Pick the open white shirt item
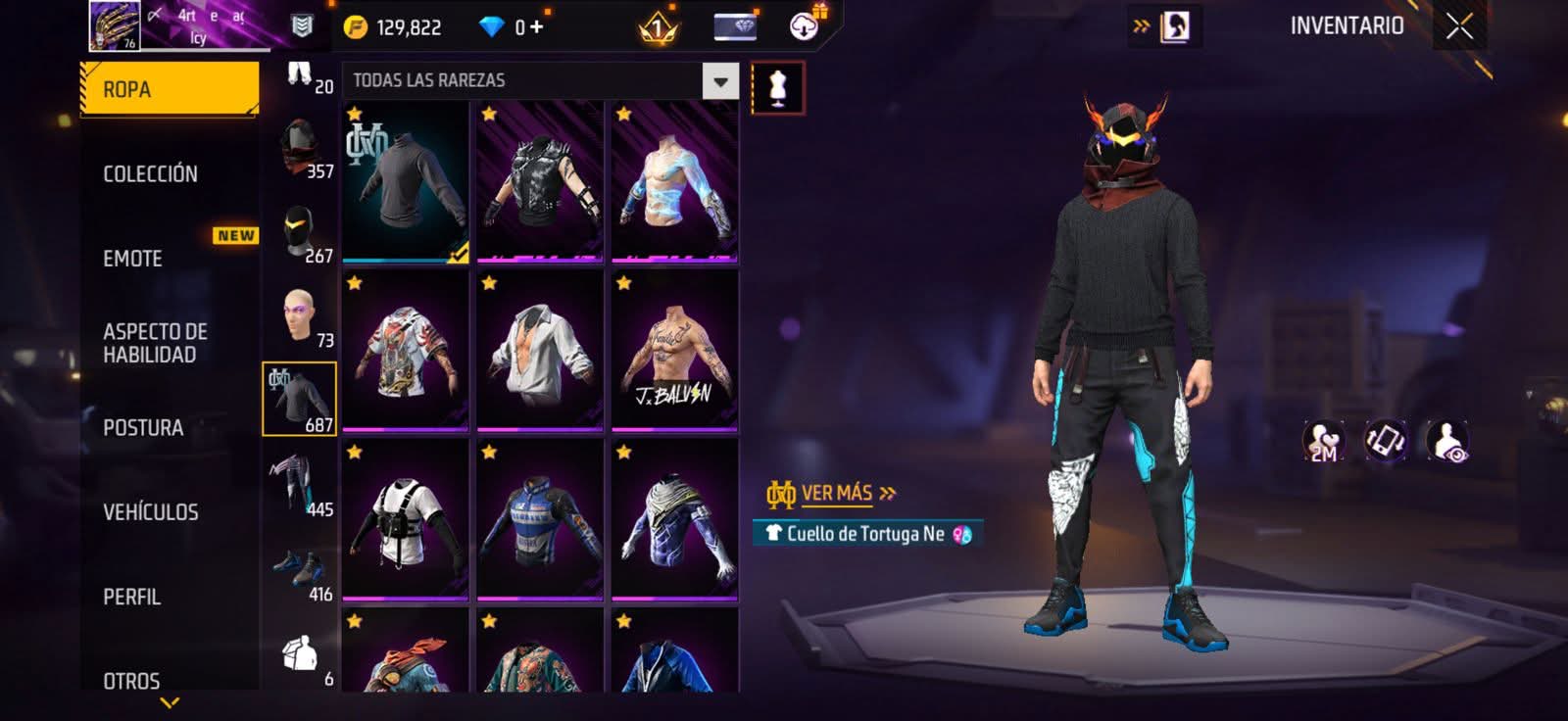Screen dimensions: 1568x721 click(x=540, y=351)
